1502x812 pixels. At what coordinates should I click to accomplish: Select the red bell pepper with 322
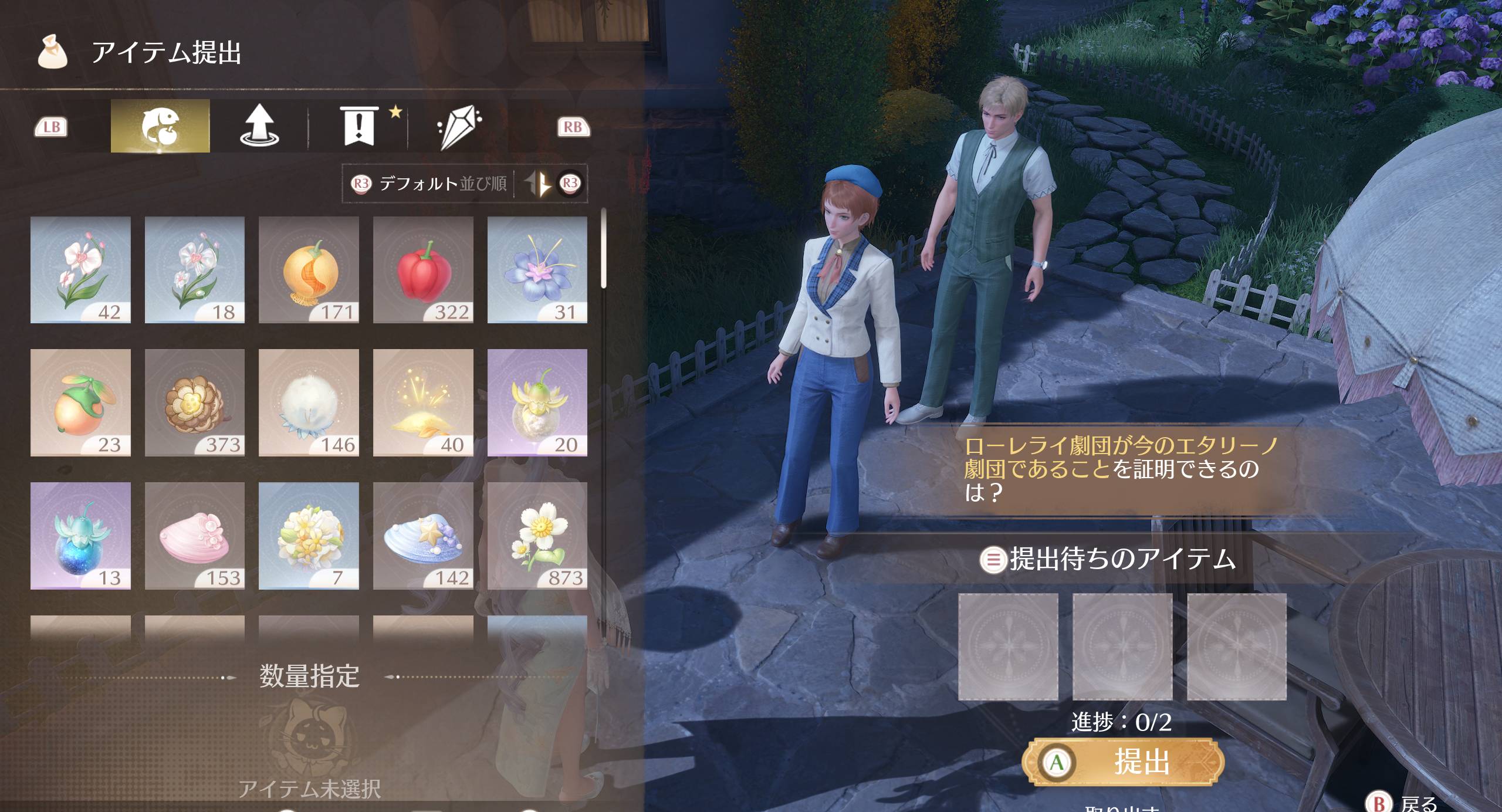[x=423, y=270]
